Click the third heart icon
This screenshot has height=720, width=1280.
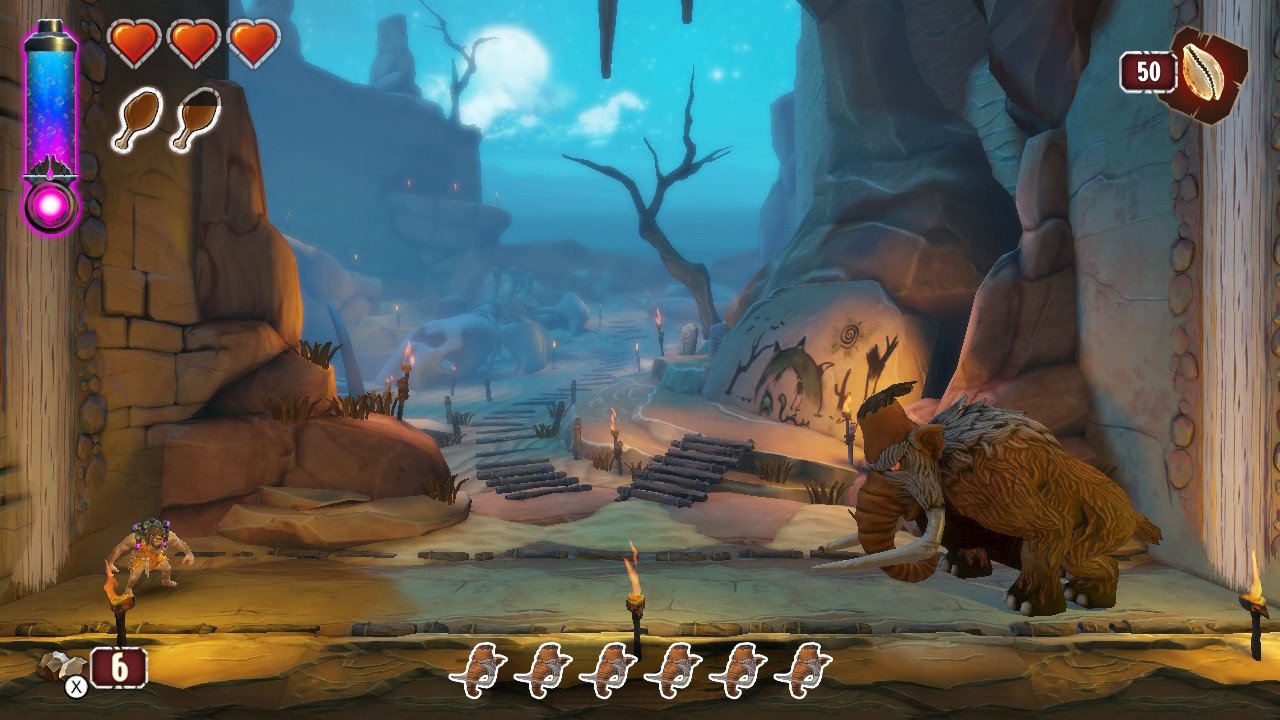(255, 45)
